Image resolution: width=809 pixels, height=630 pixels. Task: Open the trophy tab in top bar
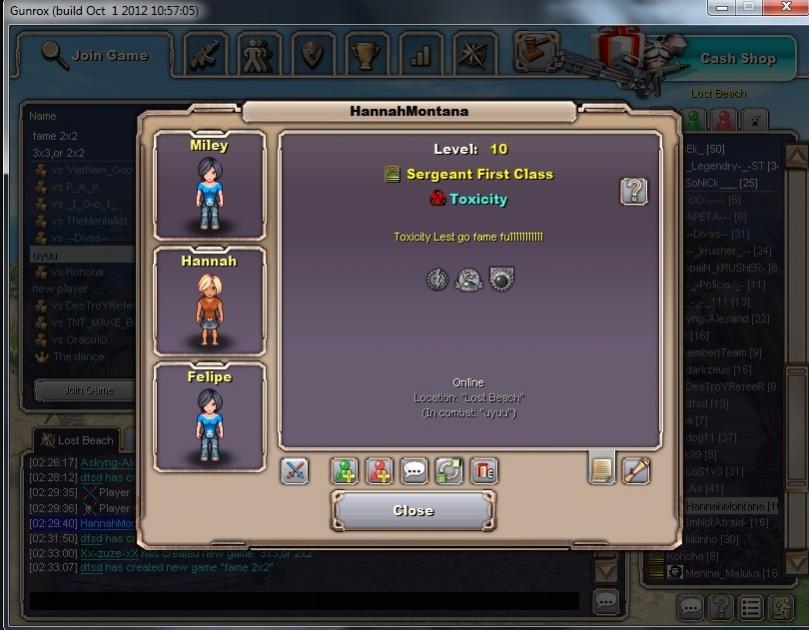click(x=366, y=54)
